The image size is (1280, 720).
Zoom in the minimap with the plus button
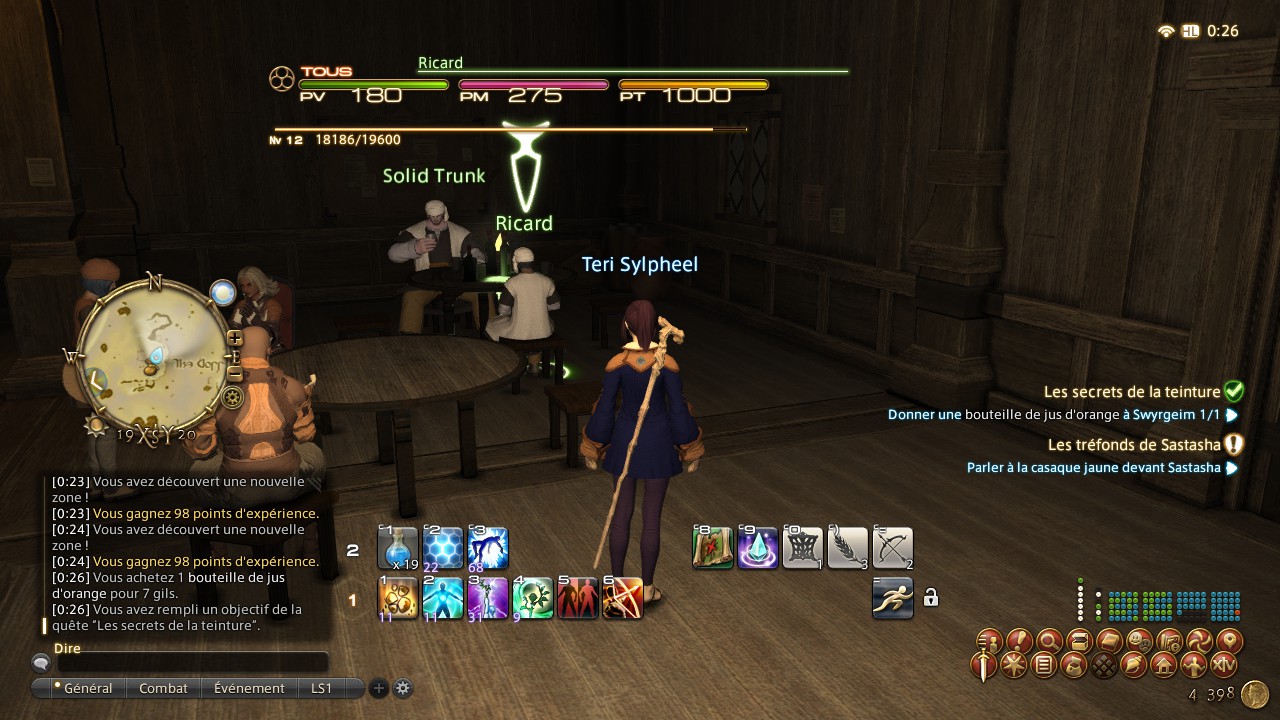(235, 338)
